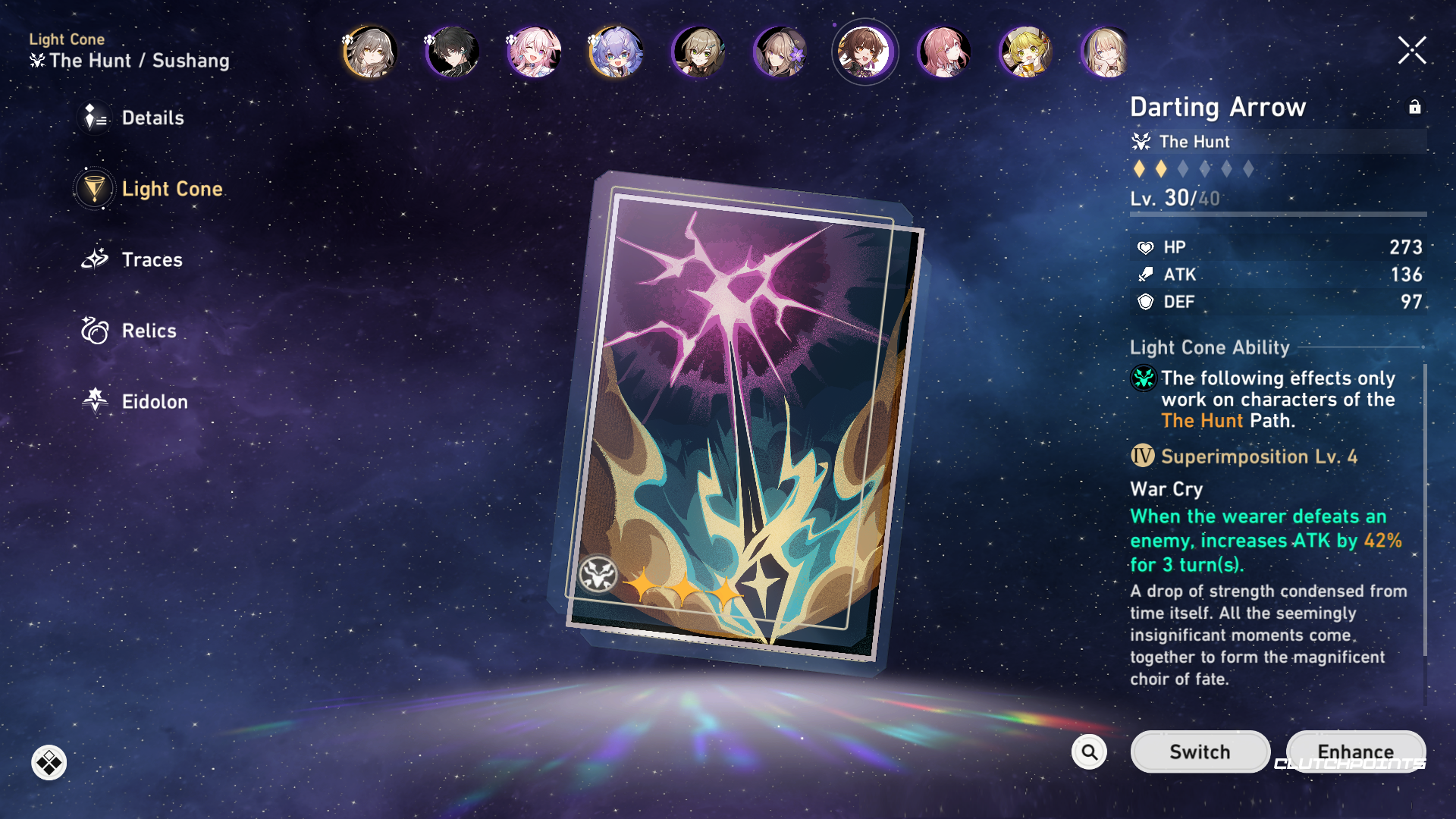Enhance the Darting Arrow light cone
This screenshot has height=819, width=1456.
[x=1355, y=752]
